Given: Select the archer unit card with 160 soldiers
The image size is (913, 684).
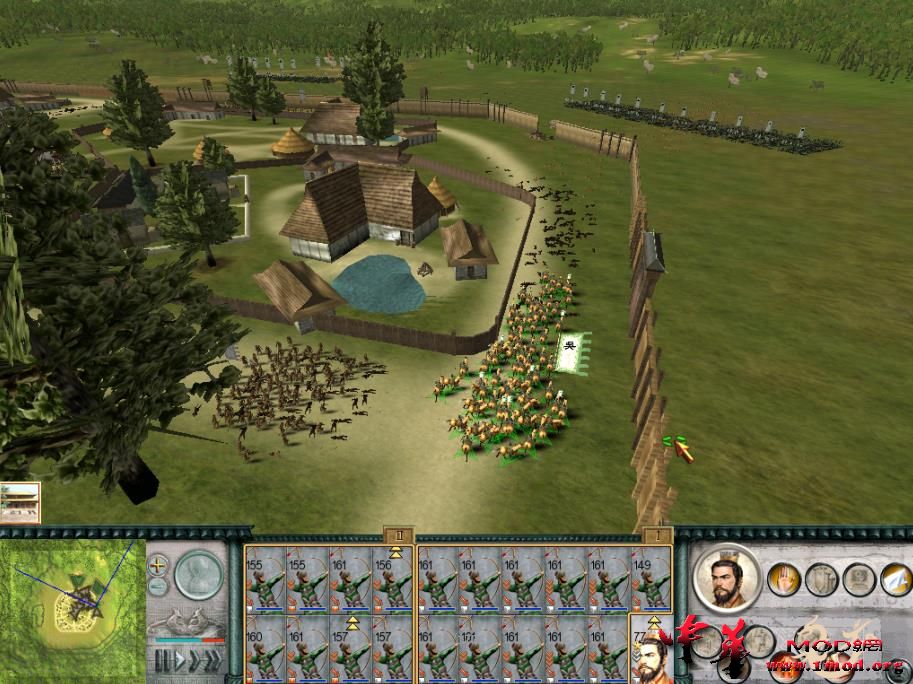Looking at the screenshot, I should tap(265, 649).
